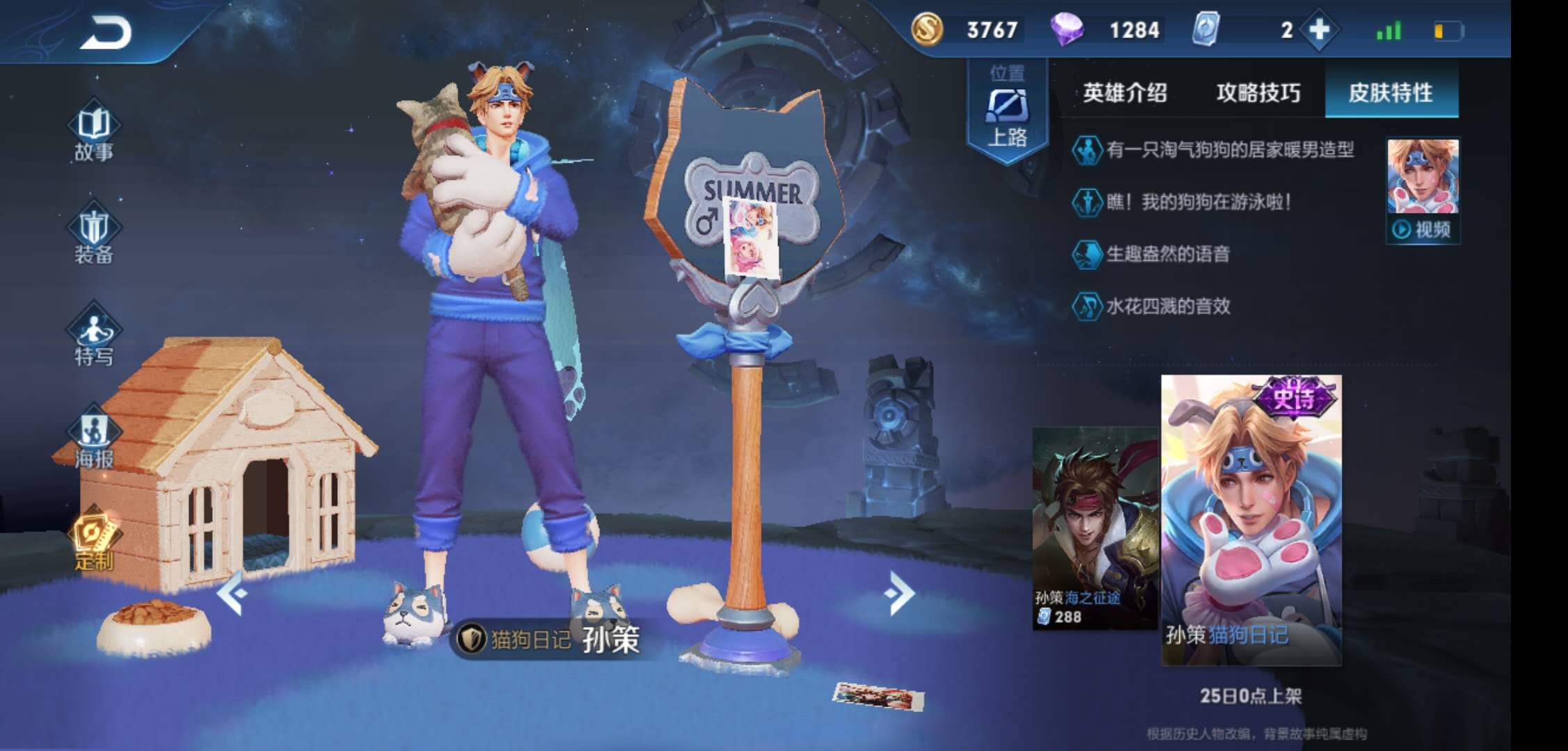Choose the 猫狗日记 epic skin card
The width and height of the screenshot is (1568, 751).
click(1251, 520)
